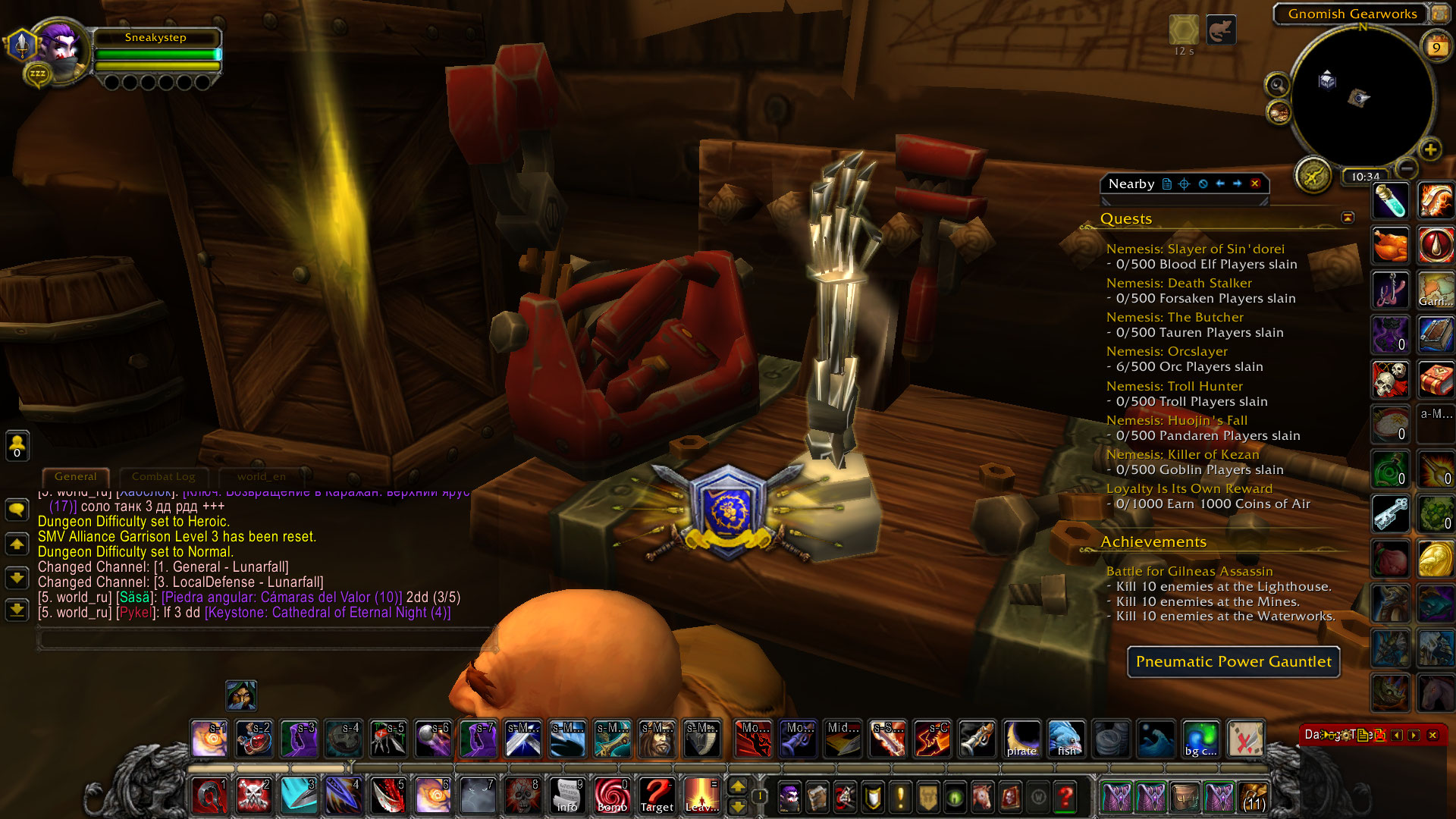The width and height of the screenshot is (1456, 819).
Task: Use the fish macro on the action bar
Action: (x=1066, y=739)
